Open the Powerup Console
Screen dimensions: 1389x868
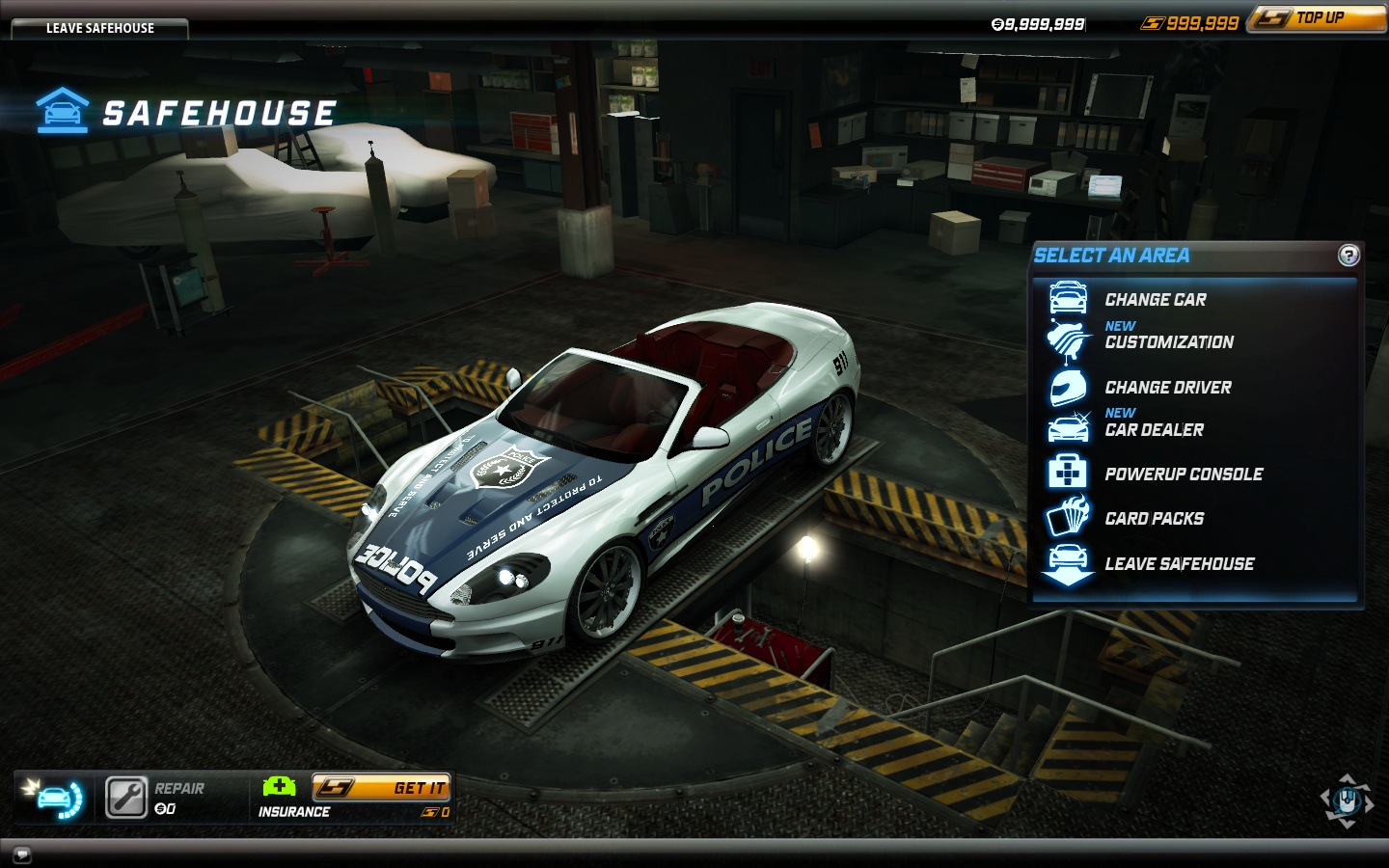tap(1183, 475)
